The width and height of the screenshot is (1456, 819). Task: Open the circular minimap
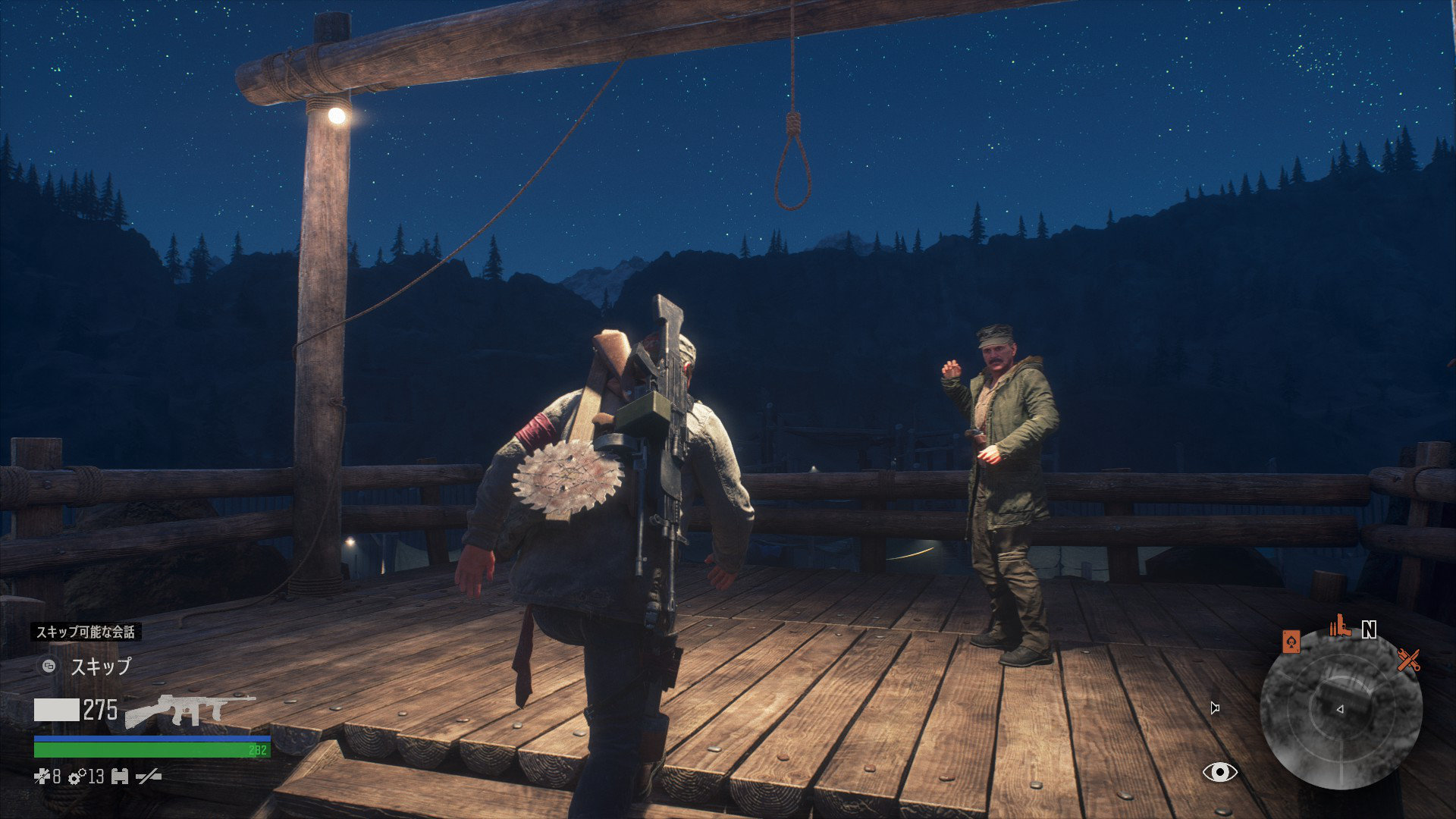point(1340,709)
